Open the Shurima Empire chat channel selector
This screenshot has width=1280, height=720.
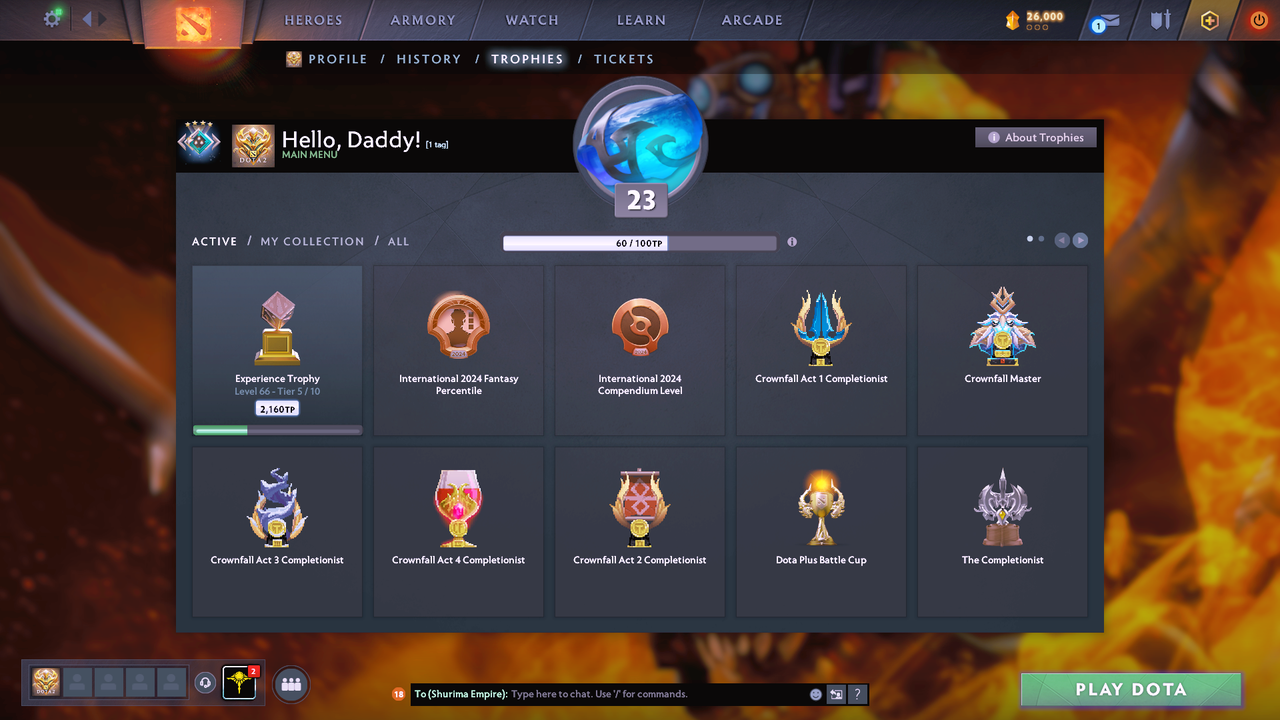coord(460,693)
